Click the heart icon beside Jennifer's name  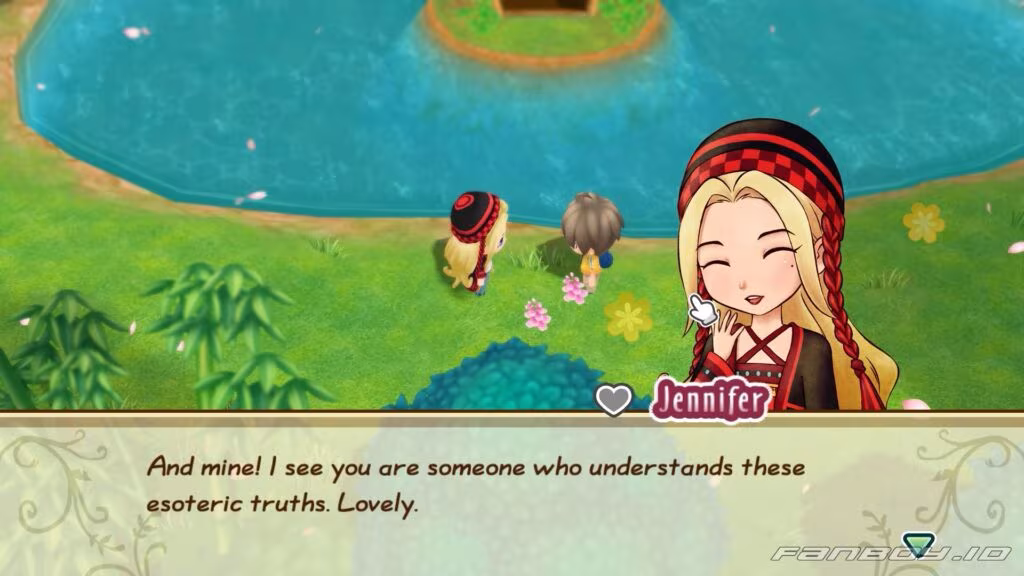(614, 399)
